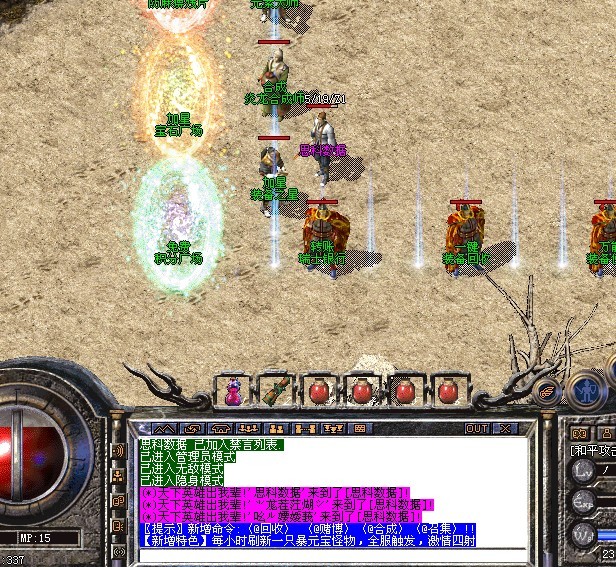Click the OUT button above the chat
Viewport: 616px width, 567px height.
tap(477, 428)
